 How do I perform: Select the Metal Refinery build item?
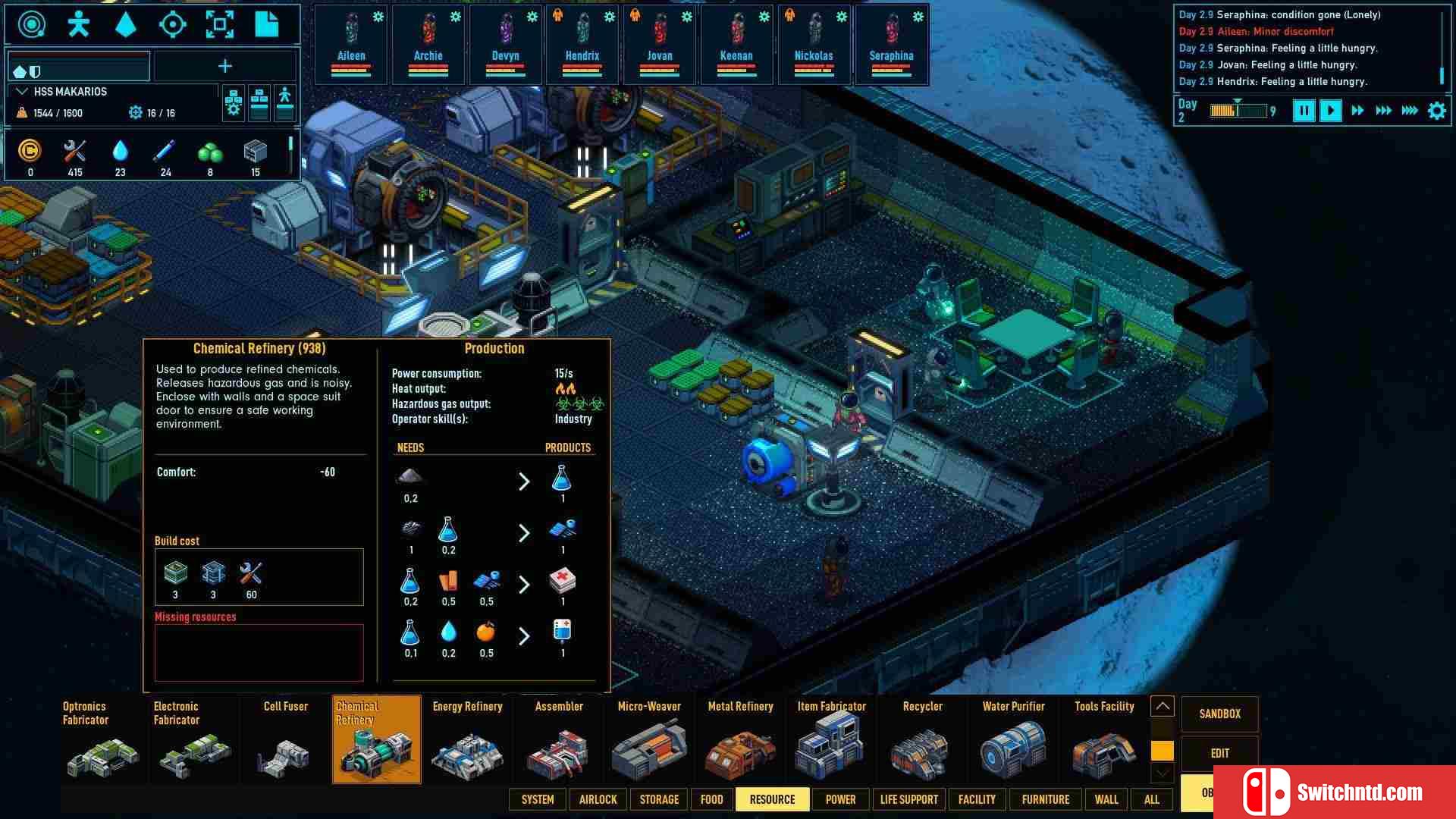[740, 739]
